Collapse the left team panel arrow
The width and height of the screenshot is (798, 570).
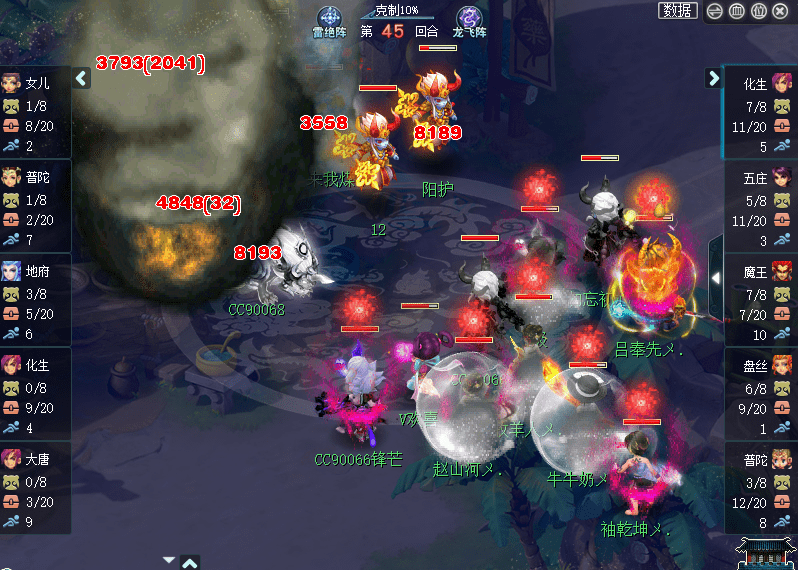(82, 78)
